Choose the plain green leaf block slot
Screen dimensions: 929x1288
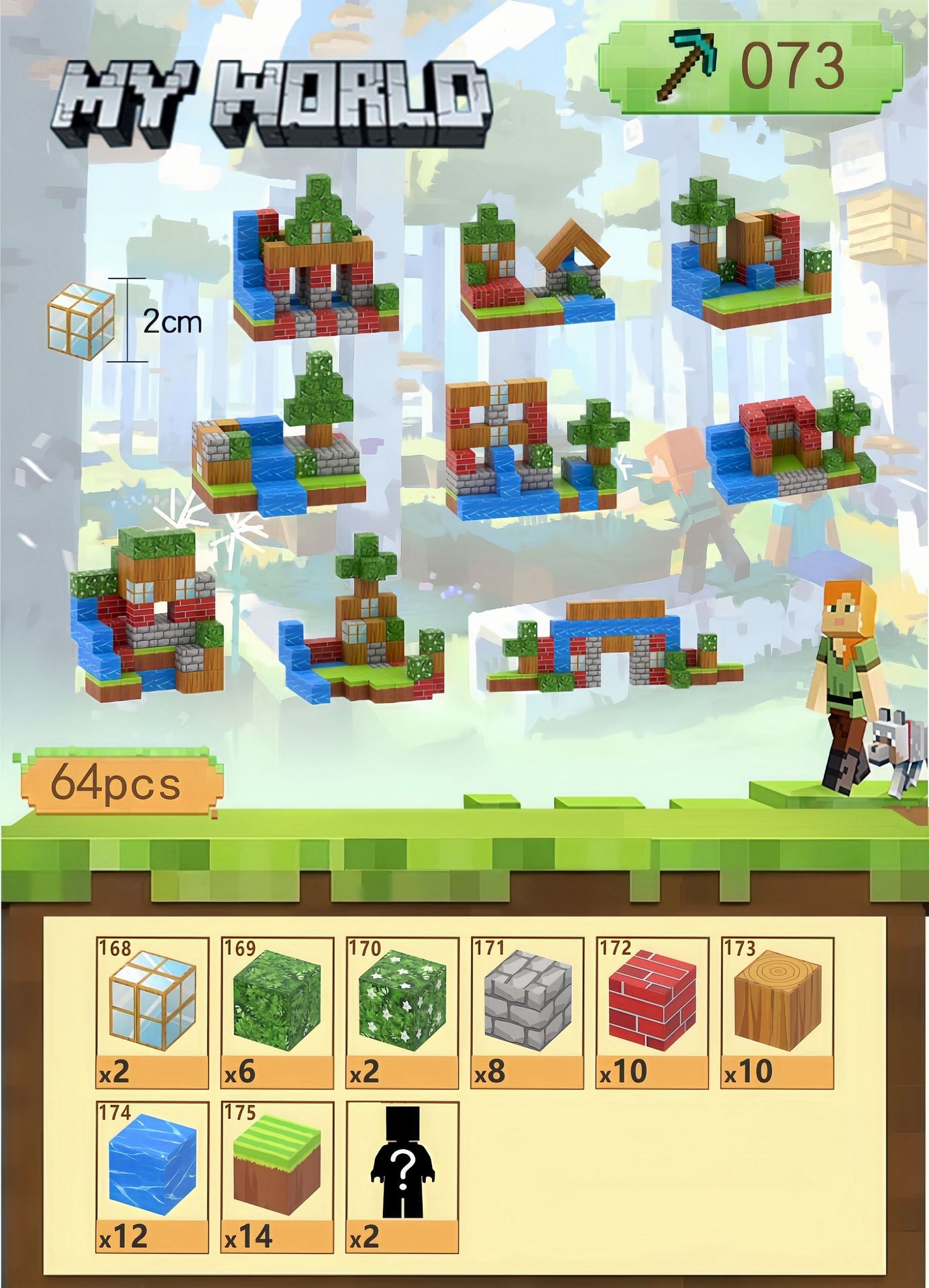(277, 1012)
